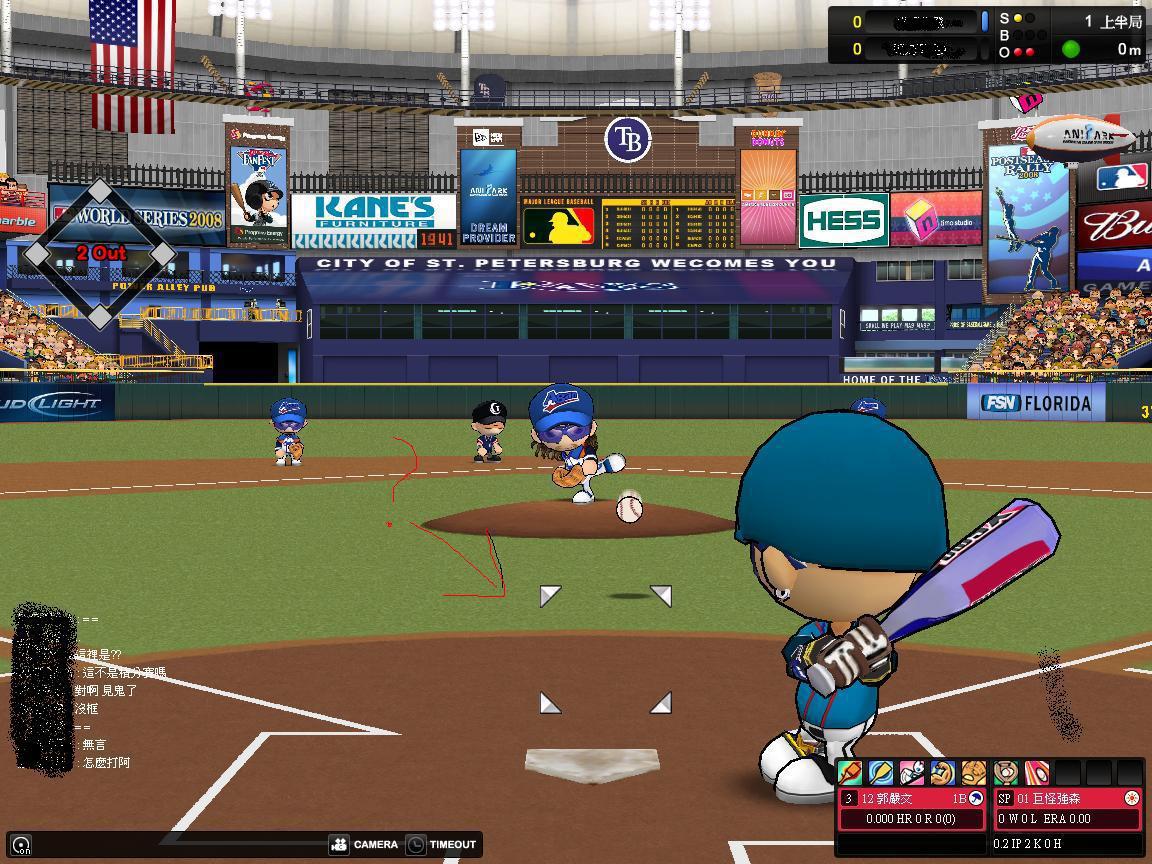Open the CAMERA view option
Viewport: 1152px width, 864px height.
point(364,844)
